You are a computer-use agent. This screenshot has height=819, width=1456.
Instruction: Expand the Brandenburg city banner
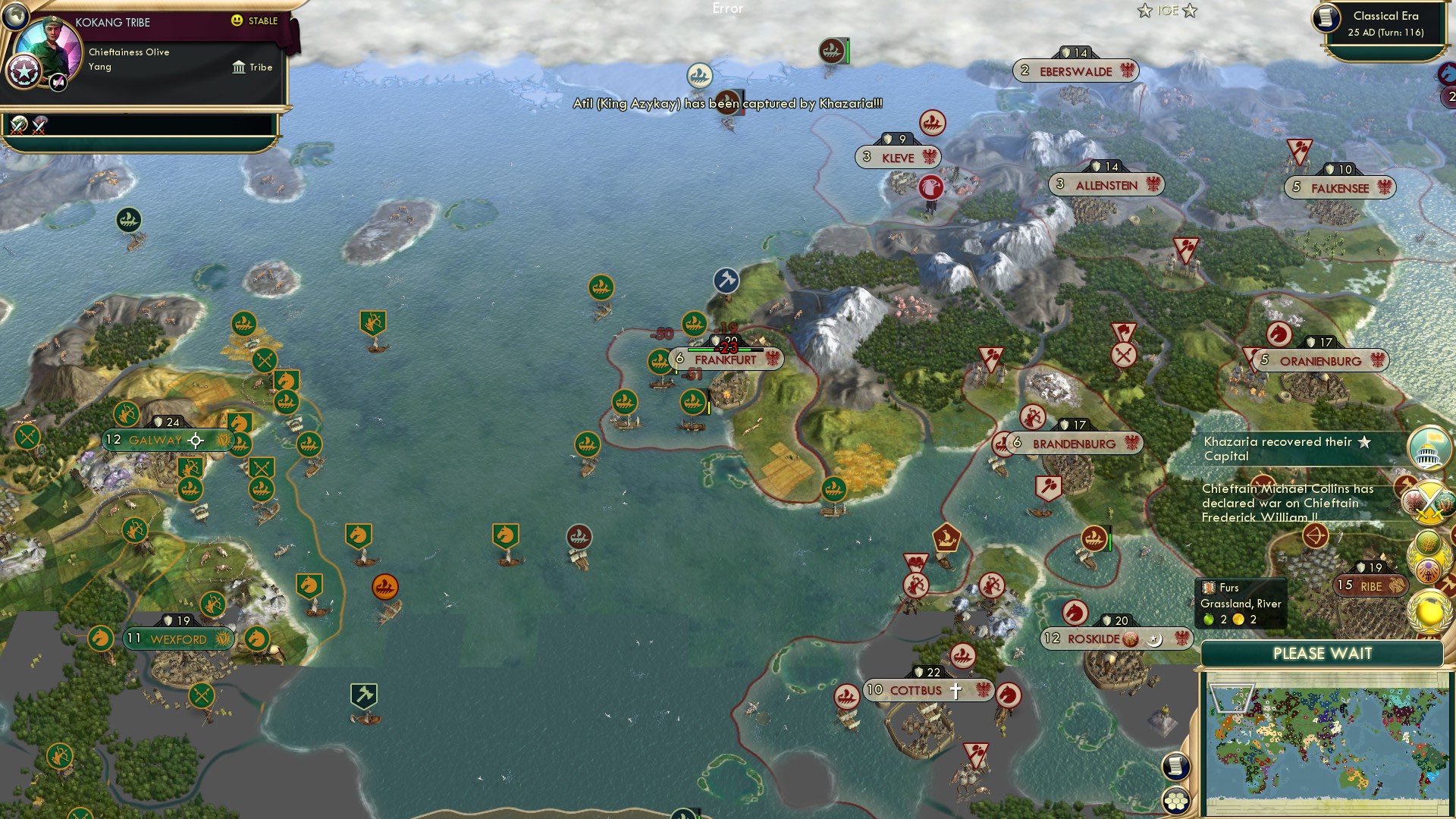tap(1075, 444)
